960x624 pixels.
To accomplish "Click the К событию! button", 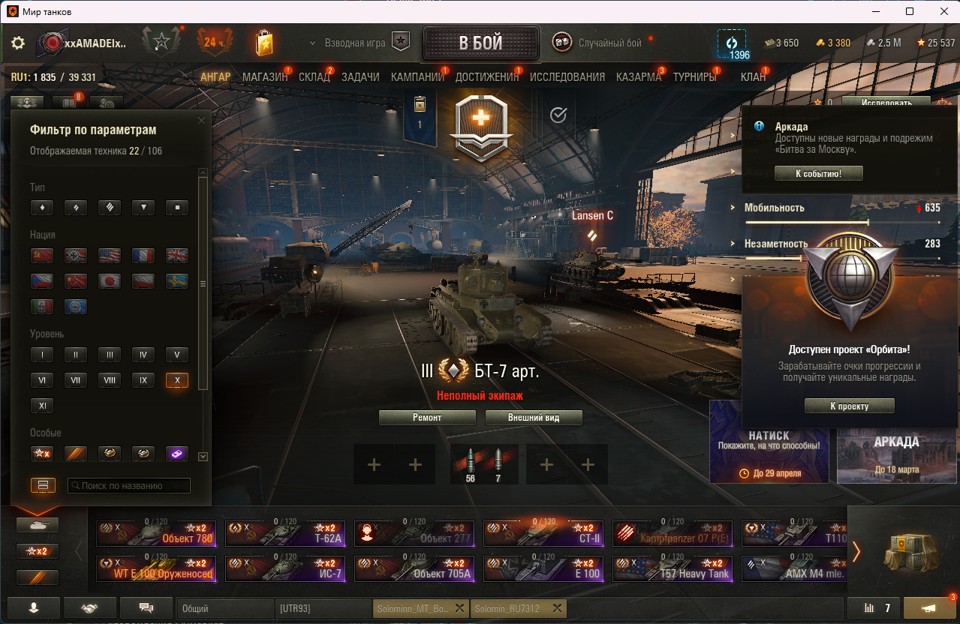I will pyautogui.click(x=818, y=173).
